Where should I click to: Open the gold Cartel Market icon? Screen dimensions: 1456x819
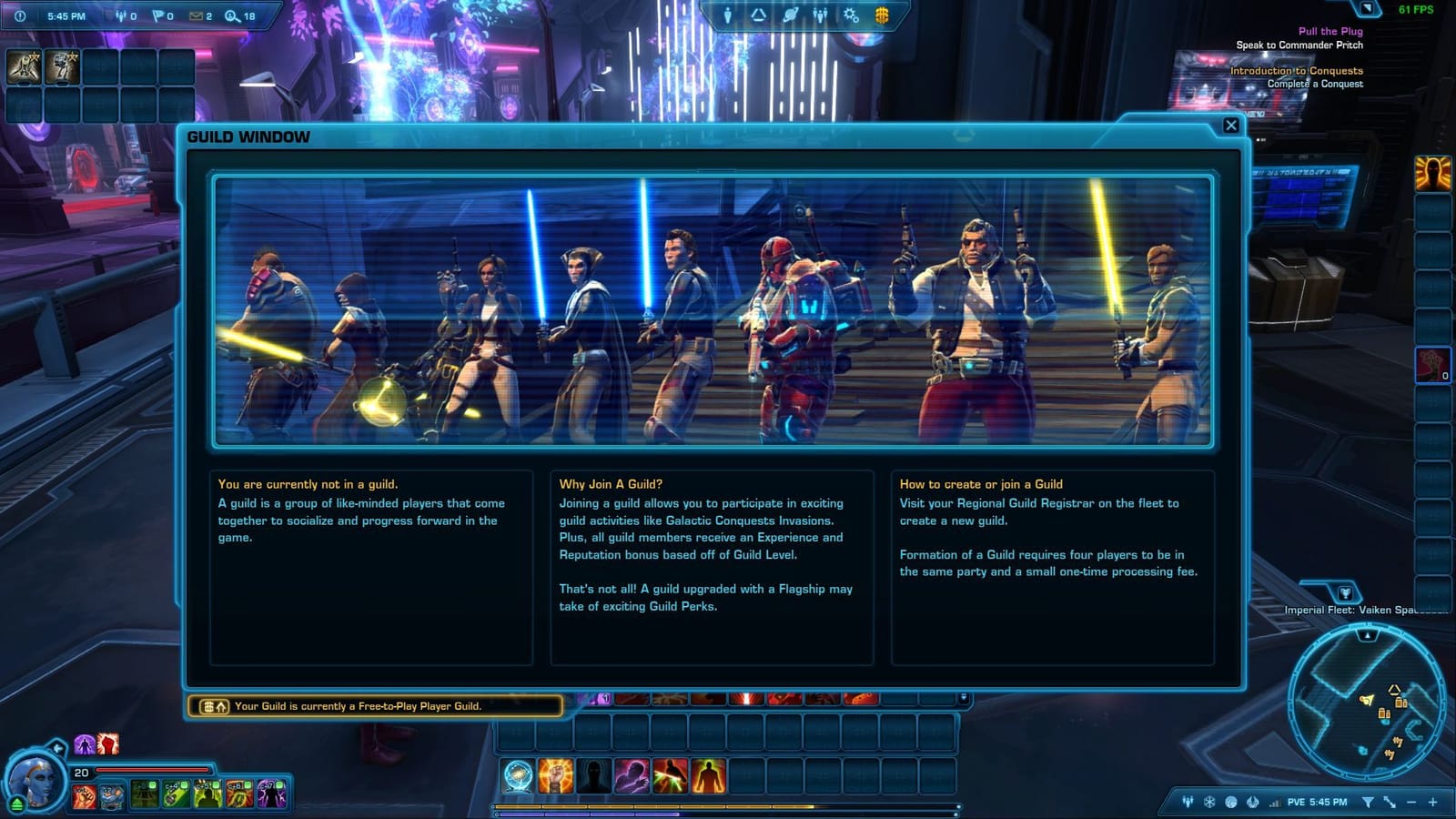point(883,14)
